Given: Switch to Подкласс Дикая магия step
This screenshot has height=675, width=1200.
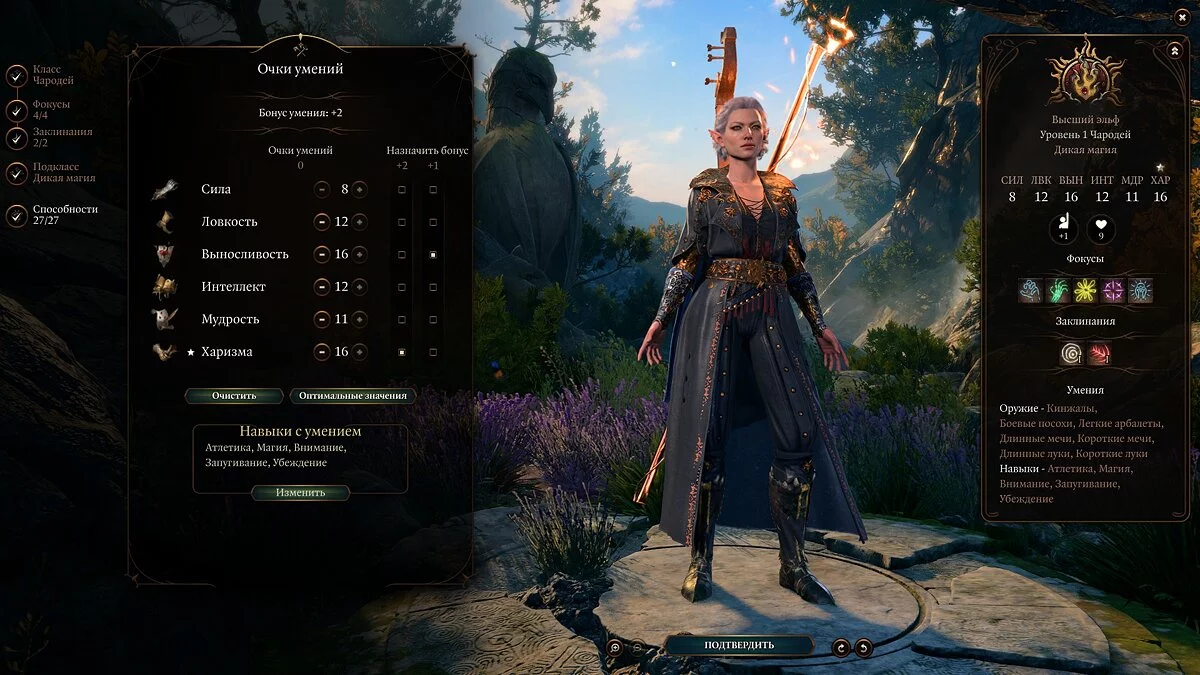Looking at the screenshot, I should (17, 173).
